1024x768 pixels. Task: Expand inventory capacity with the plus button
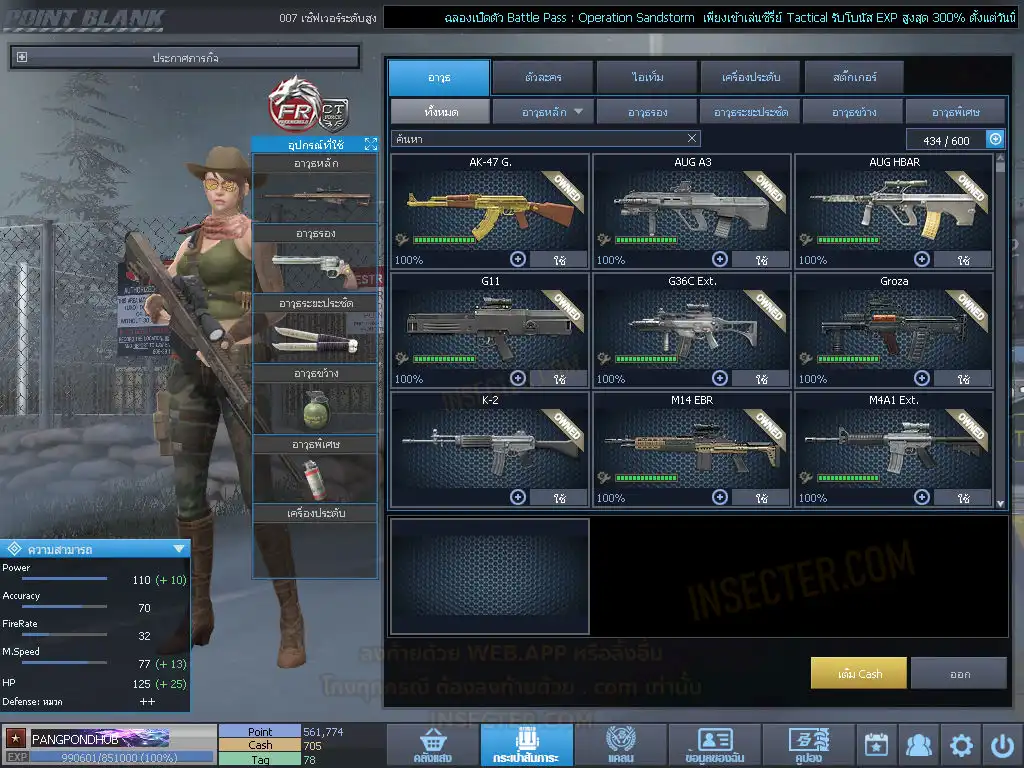coord(995,140)
